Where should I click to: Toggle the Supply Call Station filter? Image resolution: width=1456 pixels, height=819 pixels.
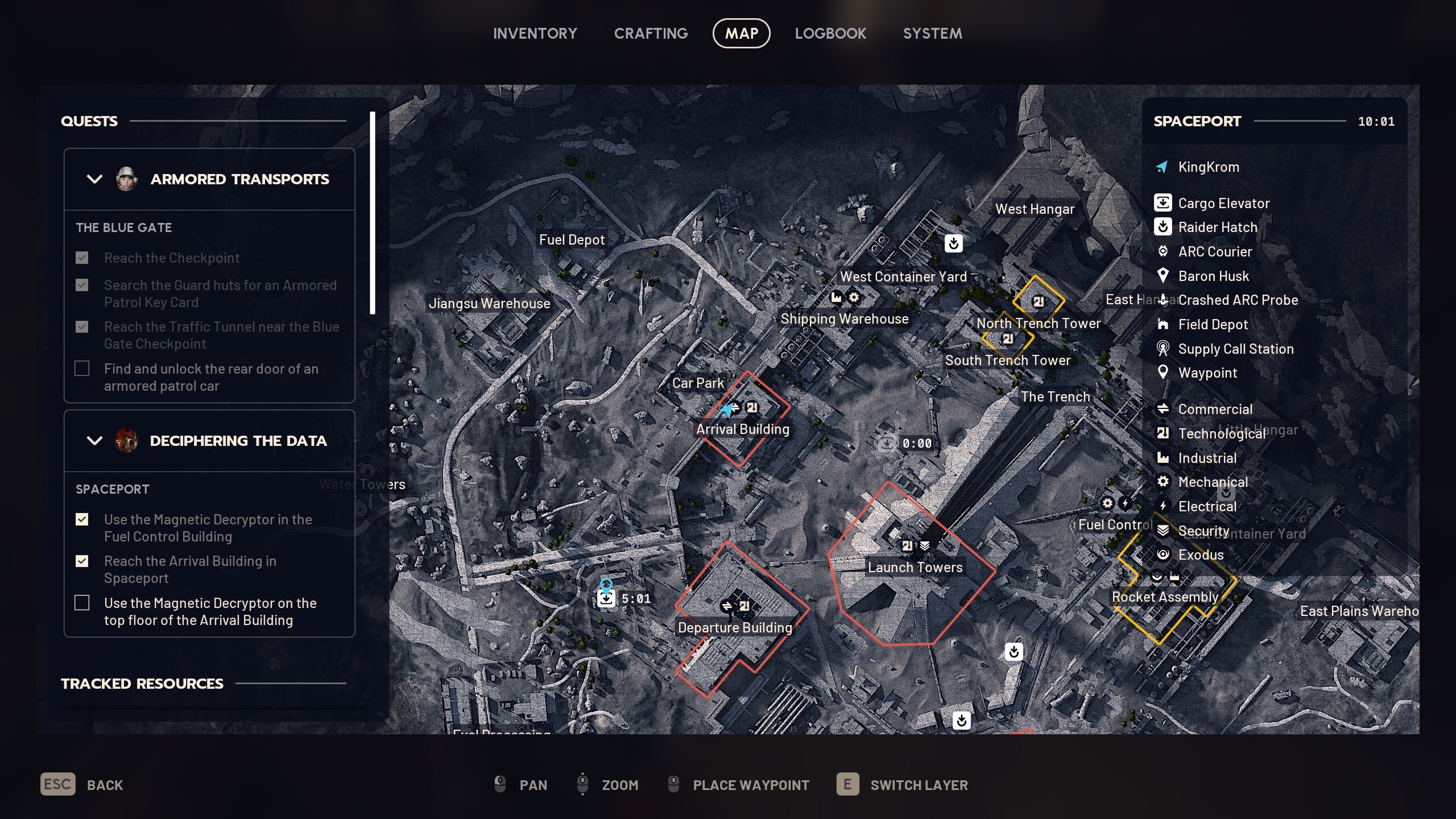click(1235, 349)
